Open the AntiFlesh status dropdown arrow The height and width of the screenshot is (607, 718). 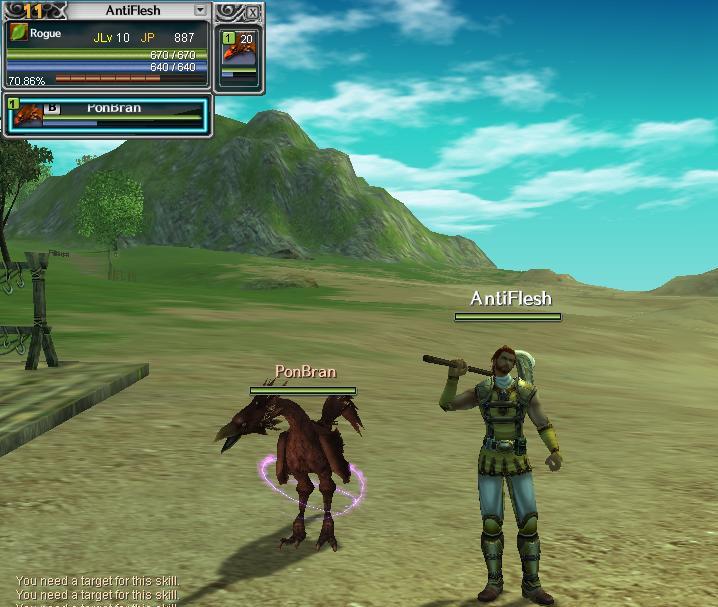click(x=200, y=11)
